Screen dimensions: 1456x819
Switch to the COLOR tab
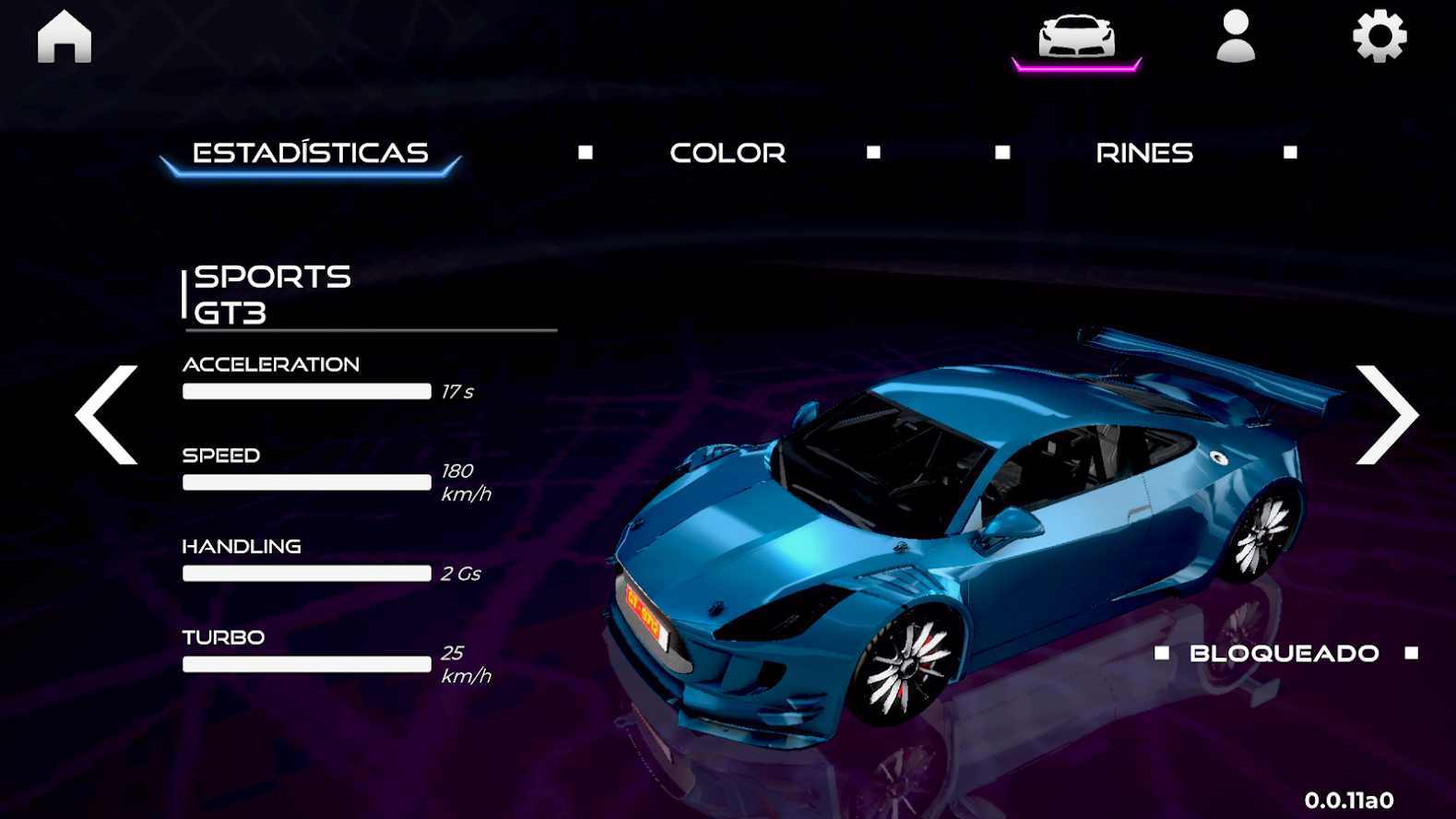pos(728,152)
